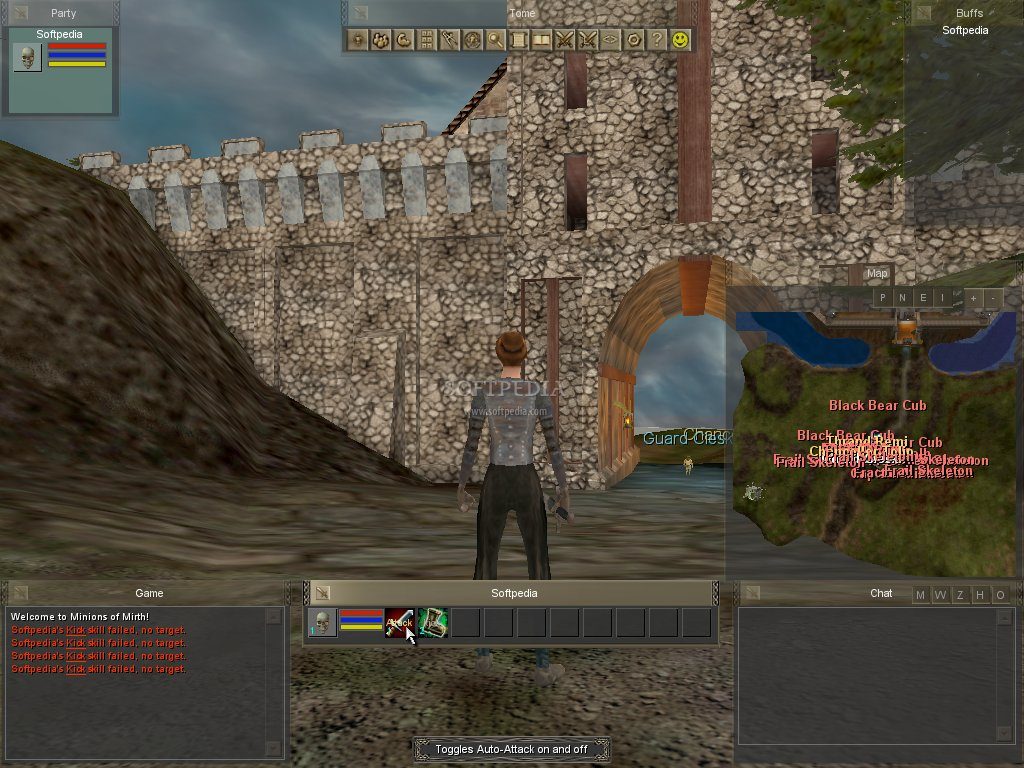This screenshot has width=1024, height=768.
Task: Zoom in the map with plus button
Action: tap(973, 298)
